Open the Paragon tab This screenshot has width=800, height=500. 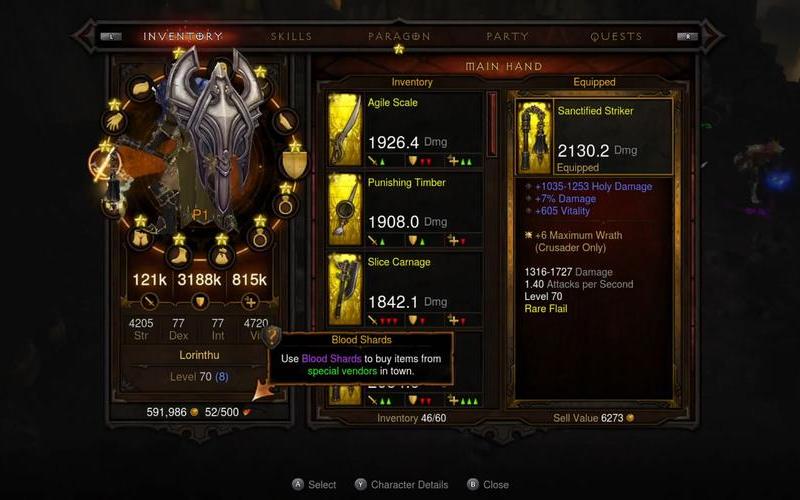pos(398,37)
